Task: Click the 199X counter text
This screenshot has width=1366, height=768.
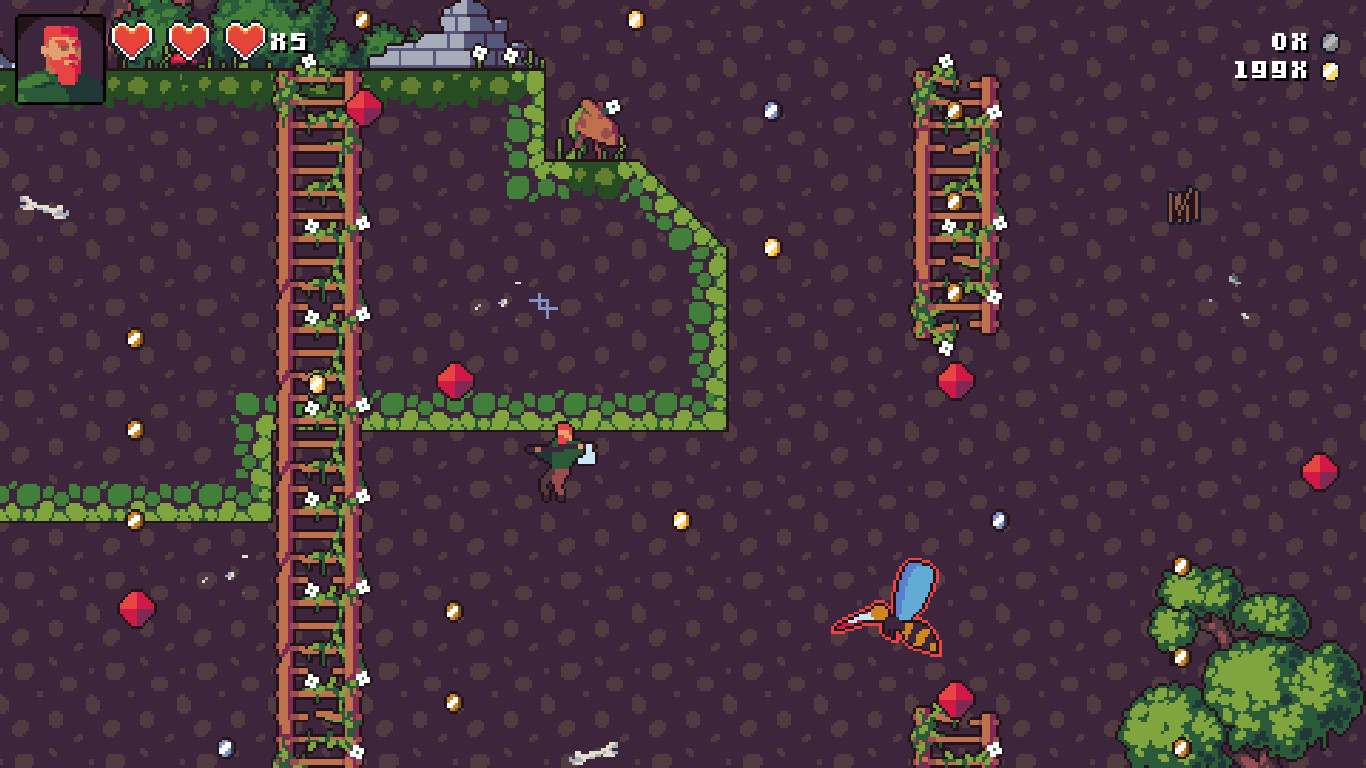Action: pyautogui.click(x=1270, y=70)
